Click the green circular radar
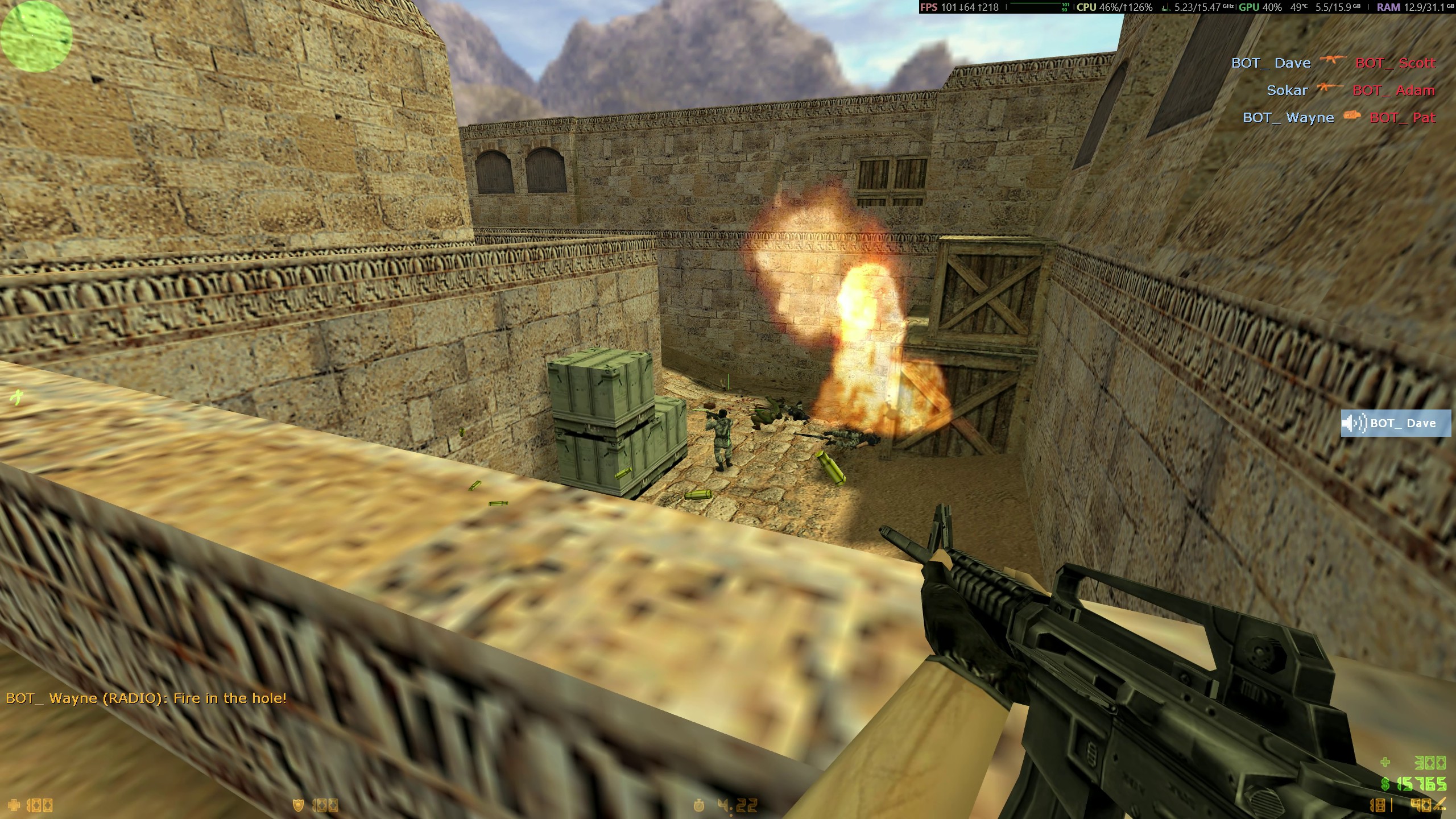The image size is (1456, 819). pos(36,36)
